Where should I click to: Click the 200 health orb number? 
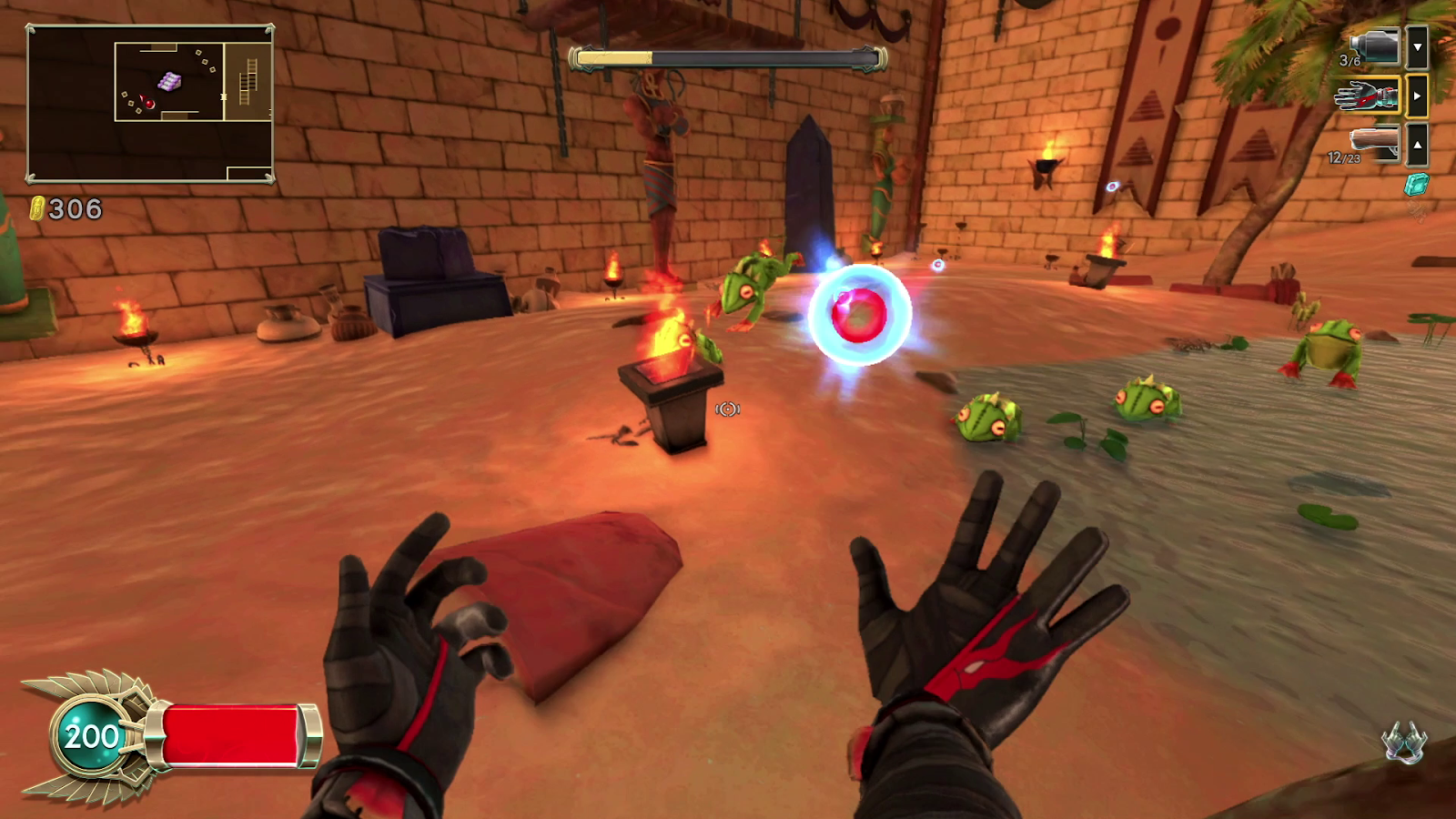(87, 735)
